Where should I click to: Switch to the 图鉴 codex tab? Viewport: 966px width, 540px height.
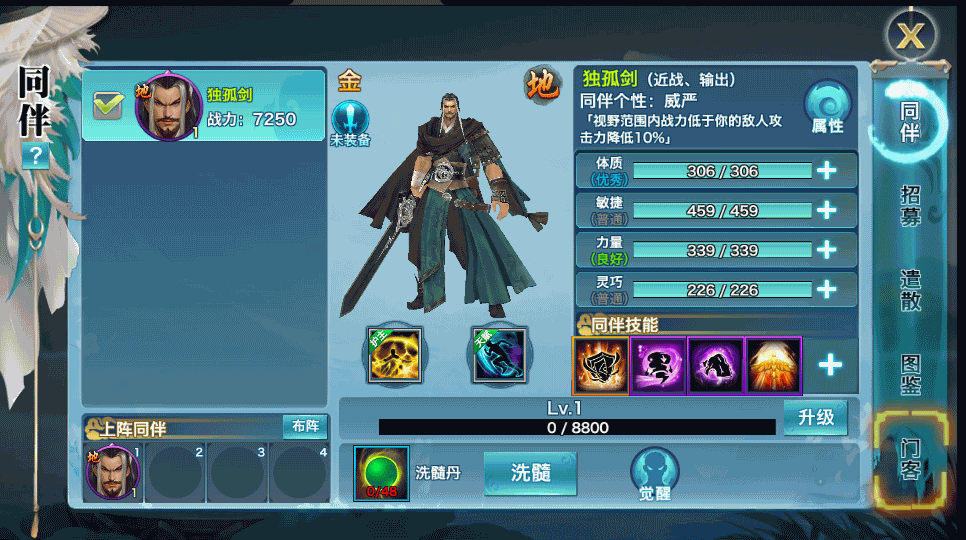coord(910,375)
